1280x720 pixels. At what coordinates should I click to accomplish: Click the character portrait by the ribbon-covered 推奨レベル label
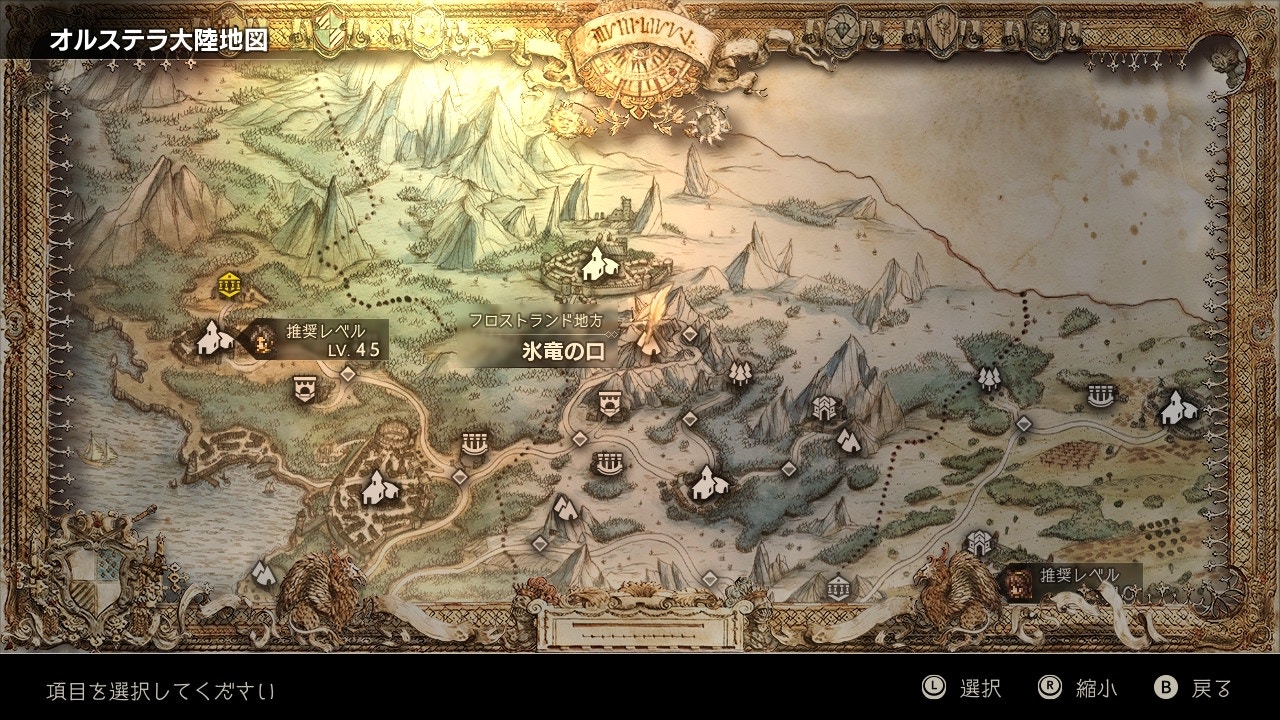tap(1018, 579)
